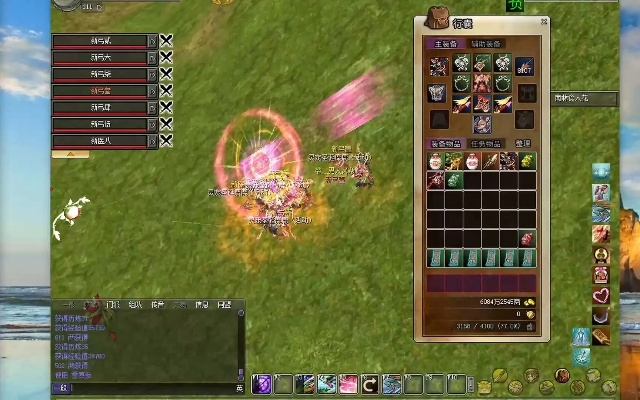Activate the curved arrow hotbar skill

click(x=370, y=383)
